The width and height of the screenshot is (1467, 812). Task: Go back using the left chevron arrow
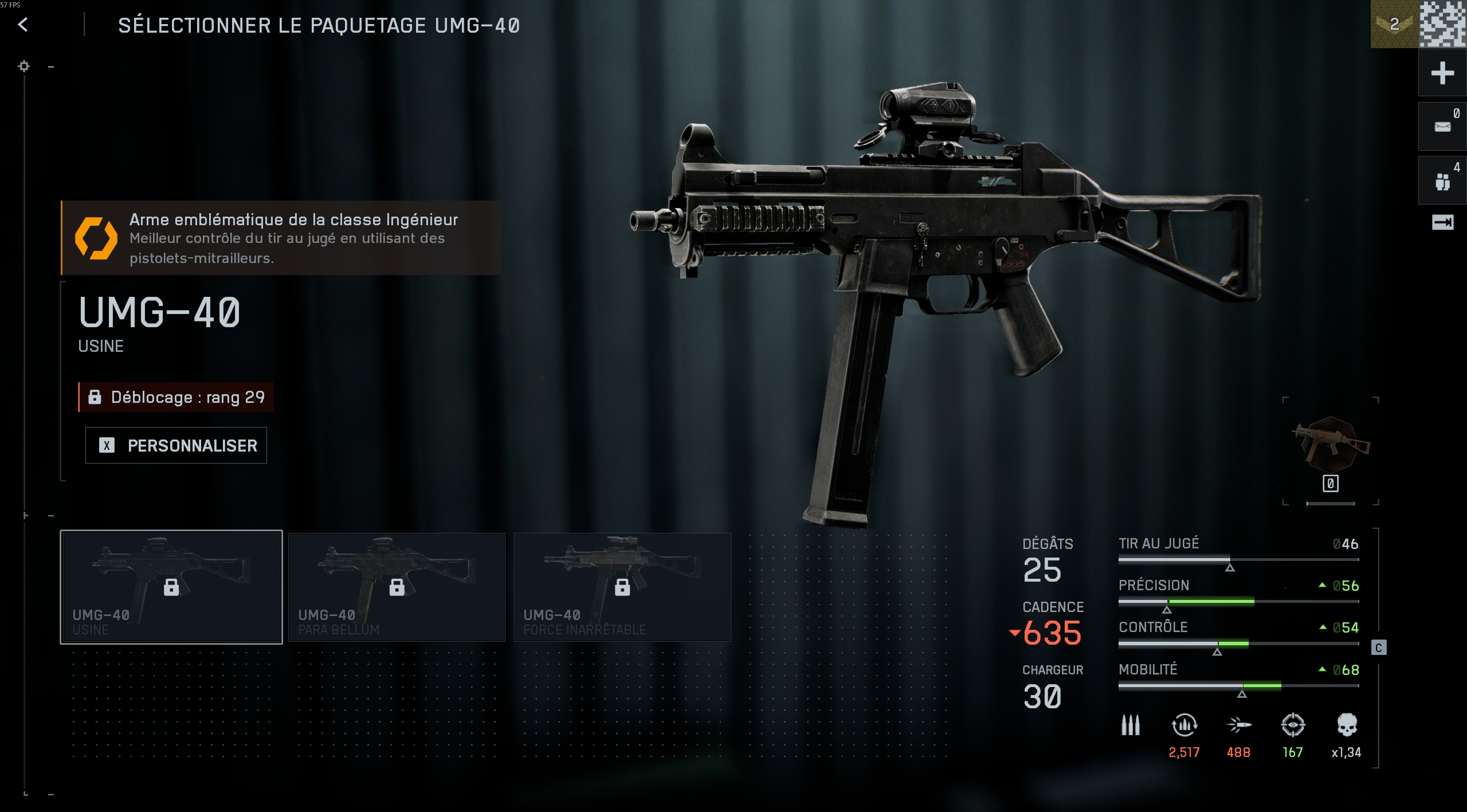(x=22, y=25)
